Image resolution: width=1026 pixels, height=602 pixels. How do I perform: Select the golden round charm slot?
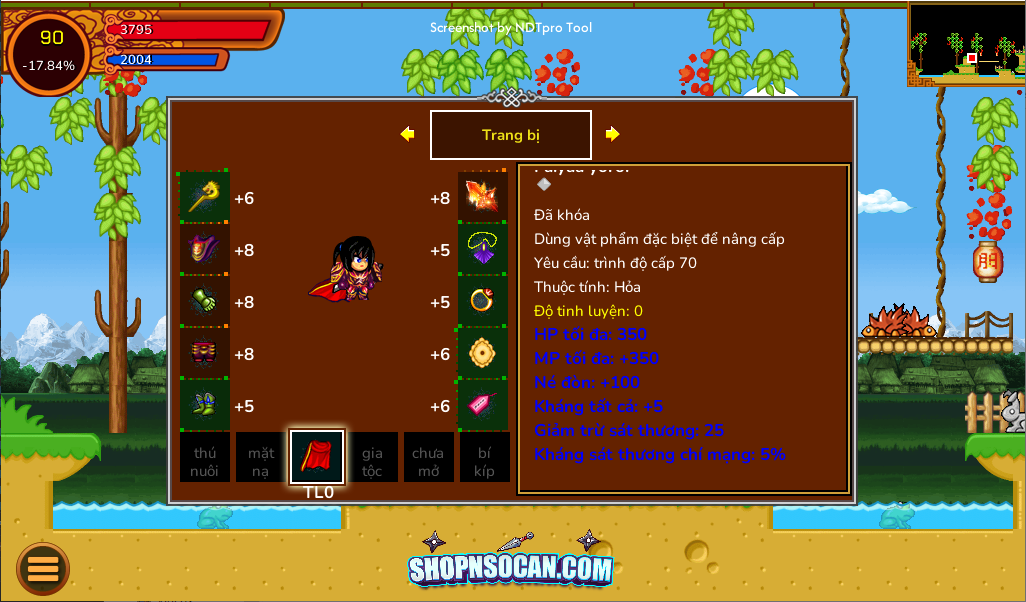(483, 353)
